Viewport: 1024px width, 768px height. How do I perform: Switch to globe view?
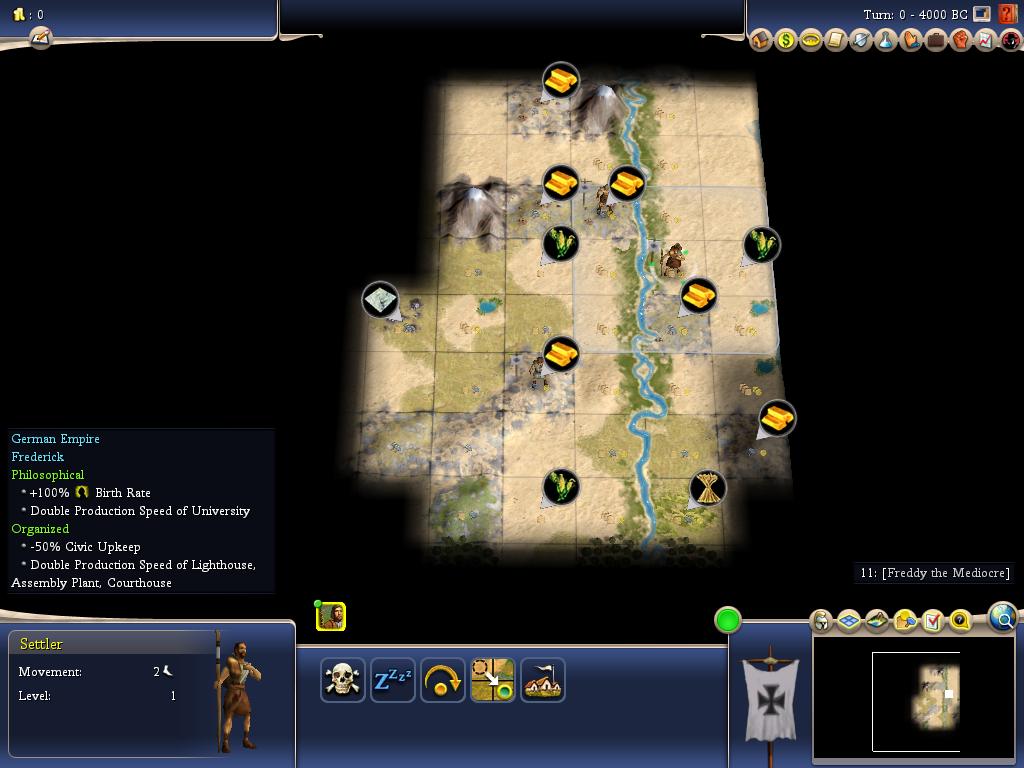tap(1003, 617)
